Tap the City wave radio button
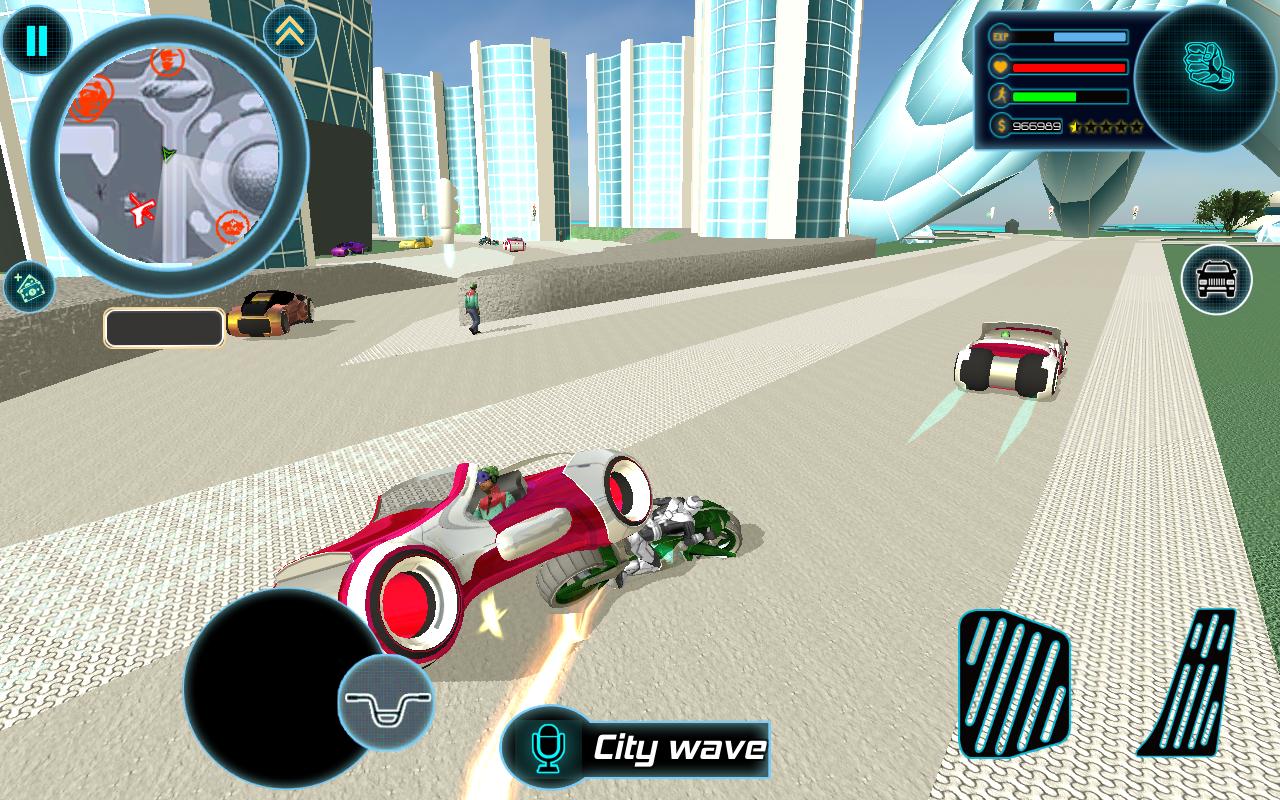The width and height of the screenshot is (1280, 800). [637, 748]
